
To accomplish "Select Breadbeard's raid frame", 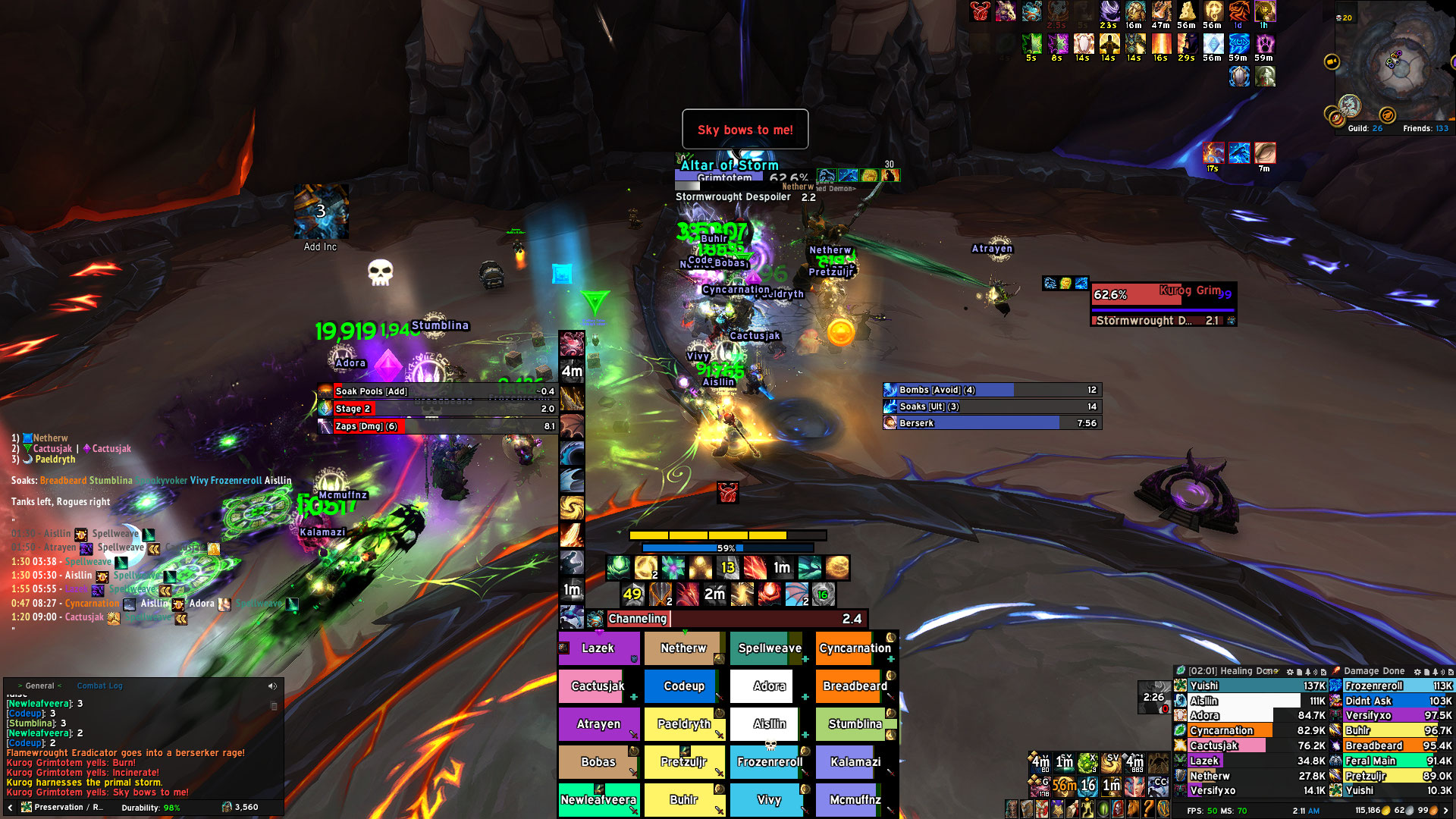I will click(855, 686).
